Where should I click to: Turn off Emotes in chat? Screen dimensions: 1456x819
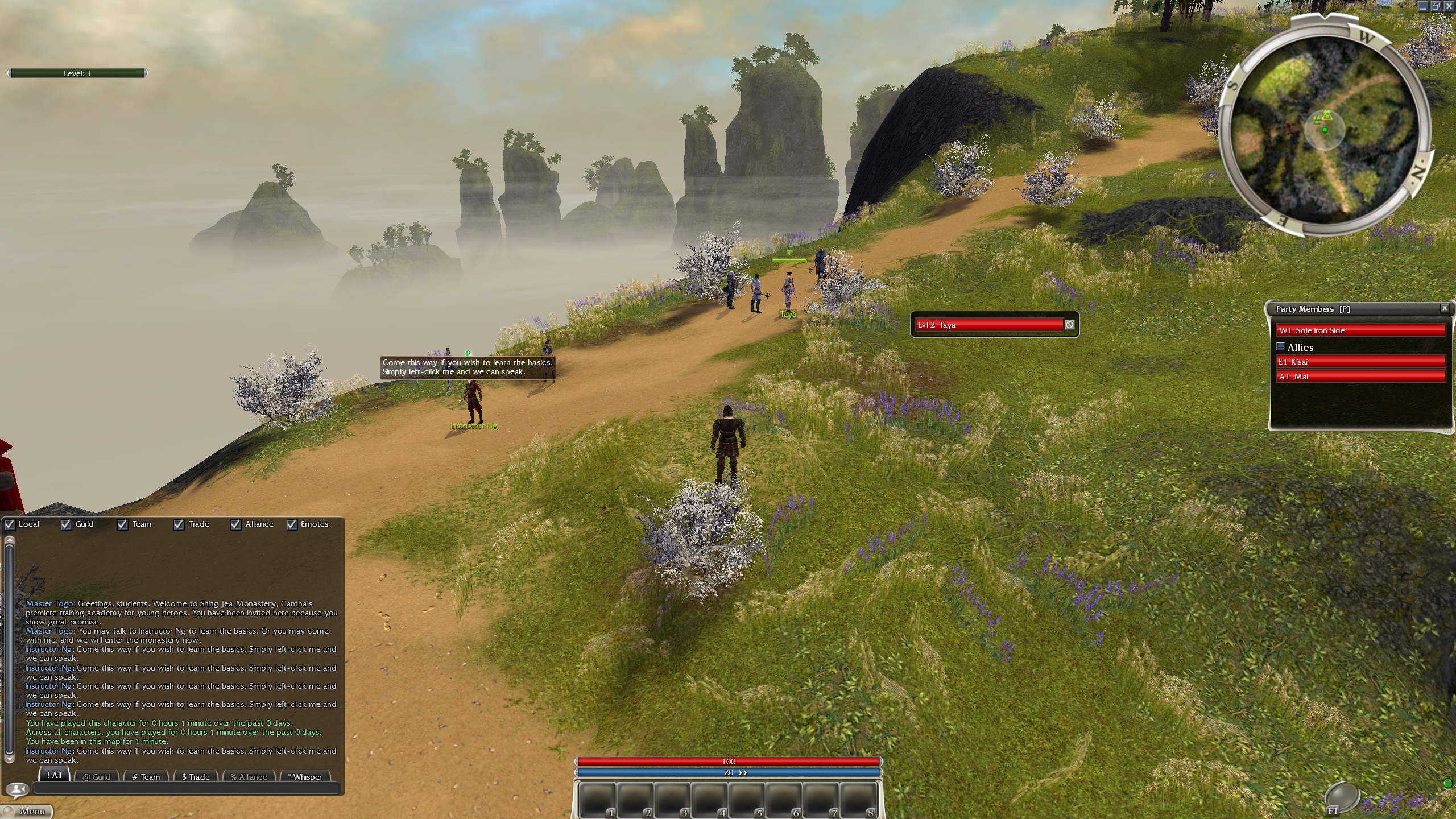(292, 524)
